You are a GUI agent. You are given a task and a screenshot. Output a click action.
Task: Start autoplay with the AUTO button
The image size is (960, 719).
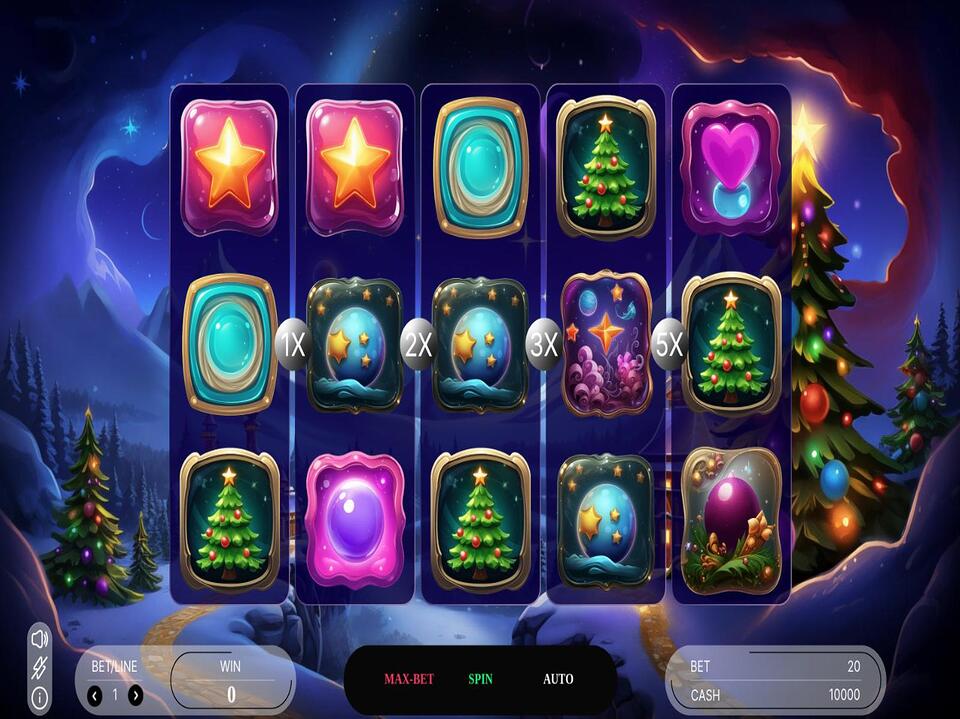pyautogui.click(x=558, y=680)
